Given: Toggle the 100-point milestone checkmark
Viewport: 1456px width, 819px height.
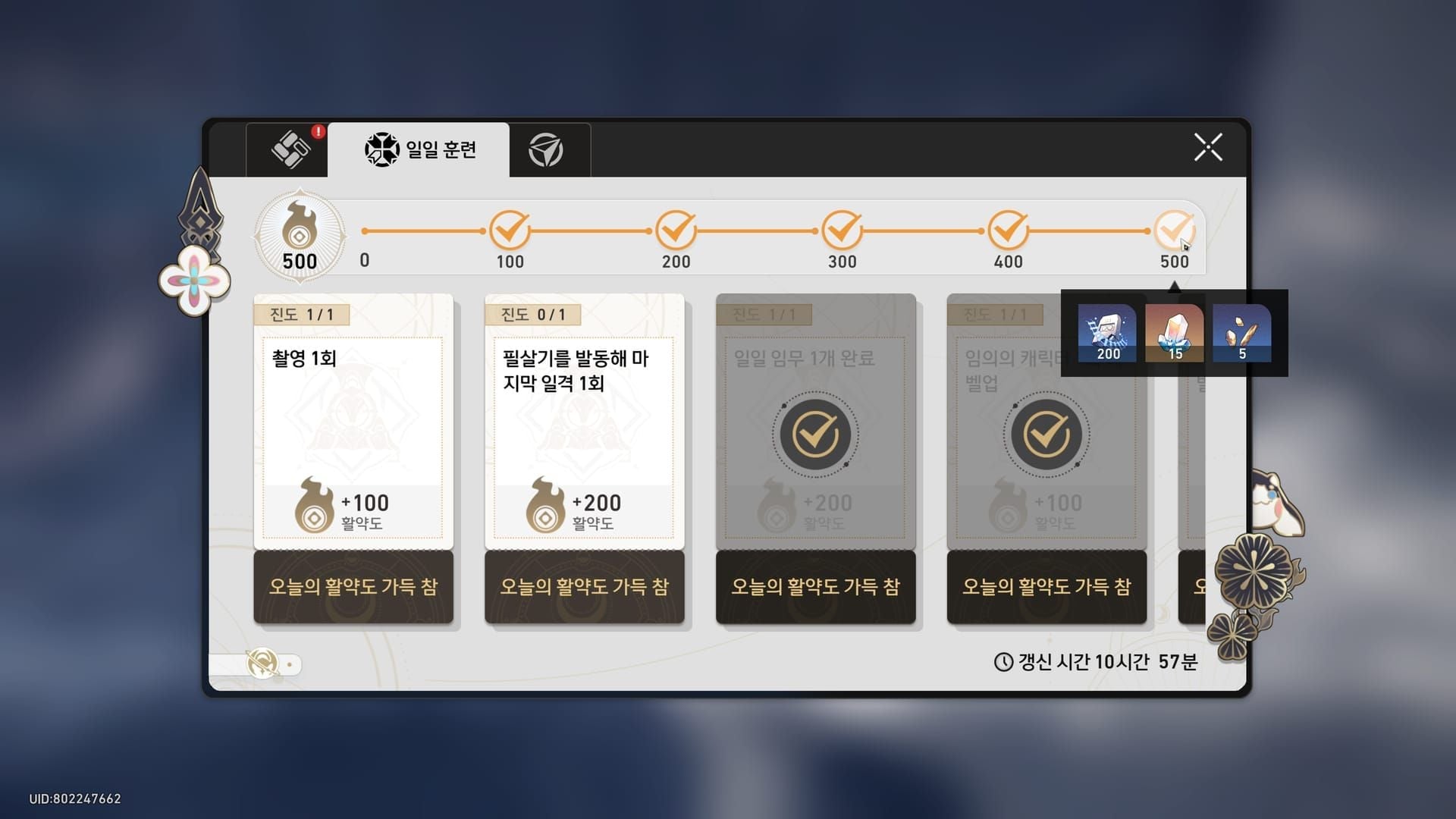Looking at the screenshot, I should pyautogui.click(x=510, y=229).
